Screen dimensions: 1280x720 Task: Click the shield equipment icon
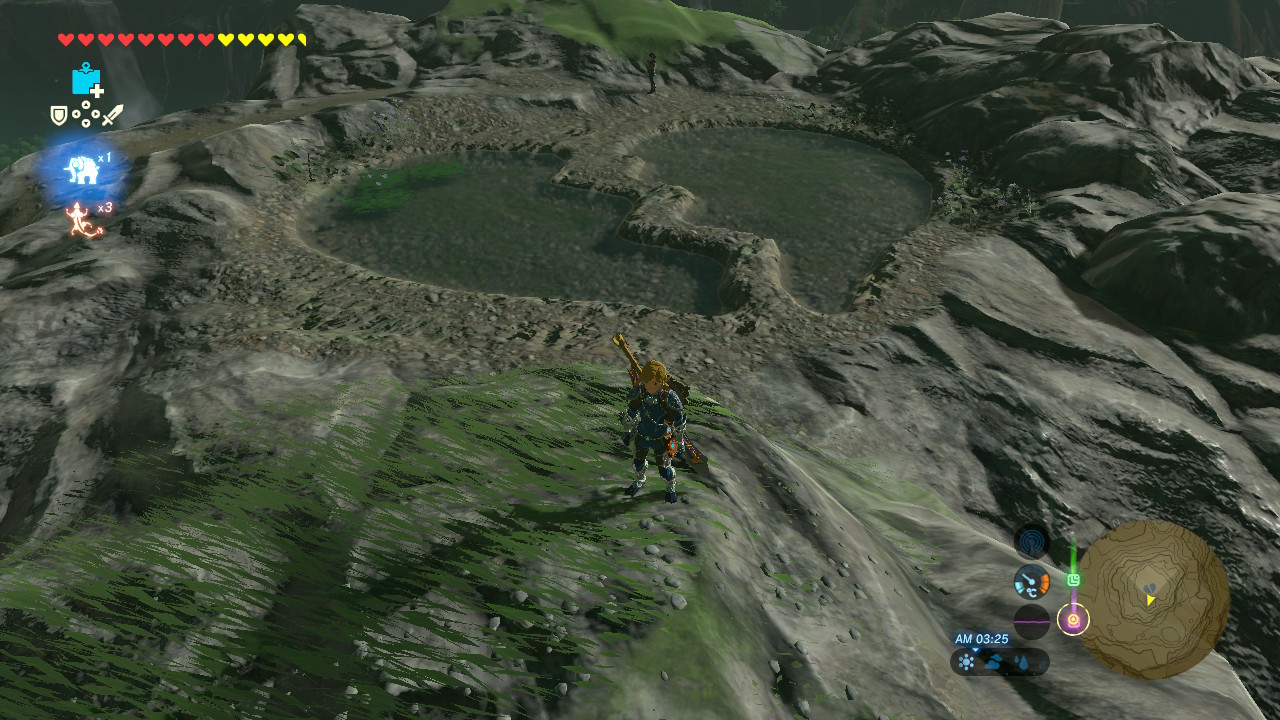[59, 115]
